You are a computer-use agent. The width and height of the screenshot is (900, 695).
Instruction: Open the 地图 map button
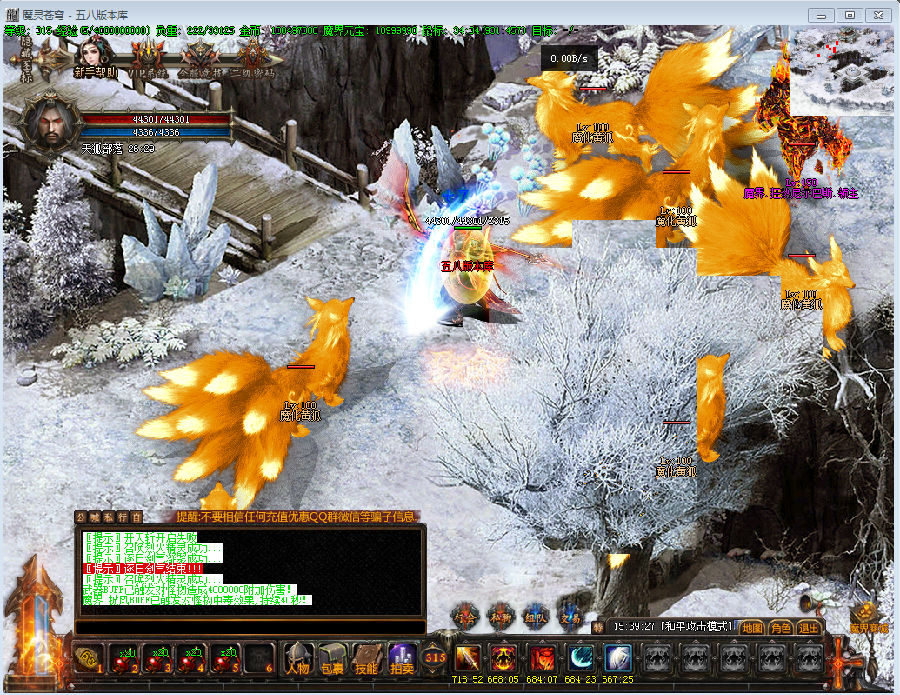coord(753,628)
